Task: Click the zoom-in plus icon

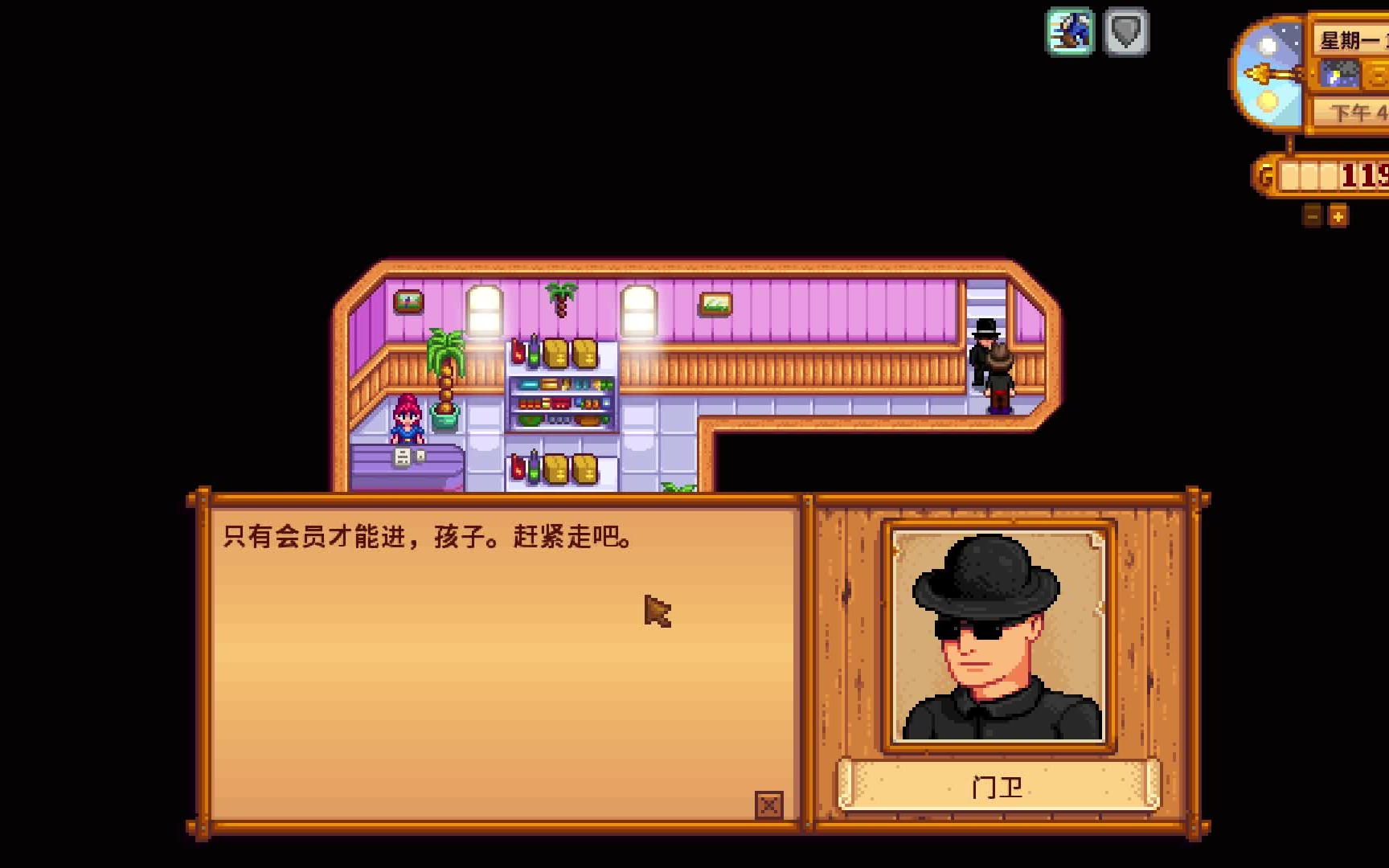Action: [x=1336, y=215]
